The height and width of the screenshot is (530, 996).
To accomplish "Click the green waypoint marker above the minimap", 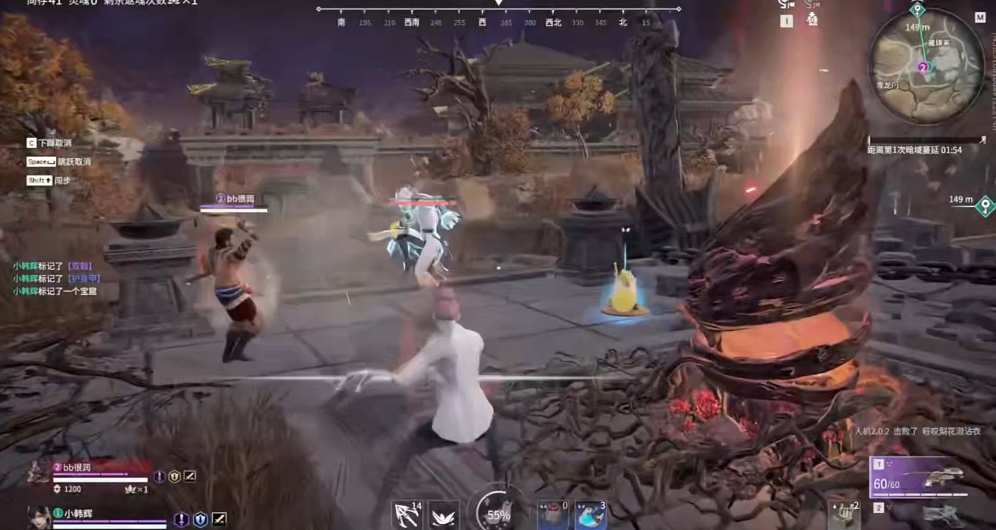I will click(917, 10).
